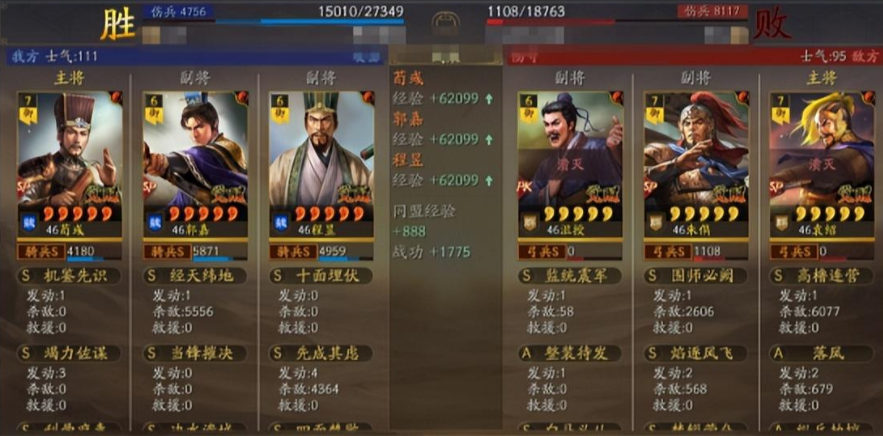Select Guo Jia's portrait card

195,150
